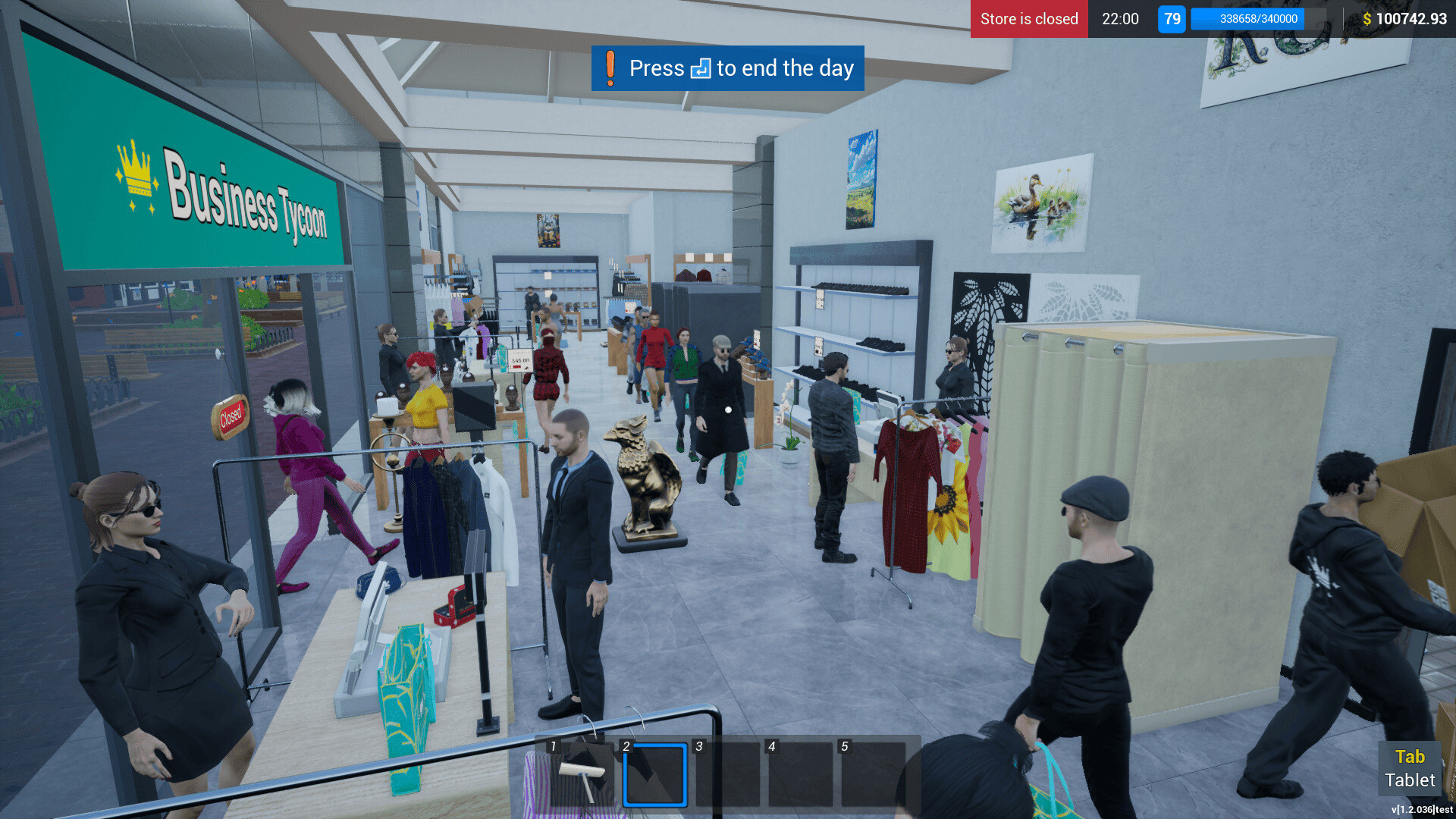Click the 22:00 clock display

[x=1120, y=19]
